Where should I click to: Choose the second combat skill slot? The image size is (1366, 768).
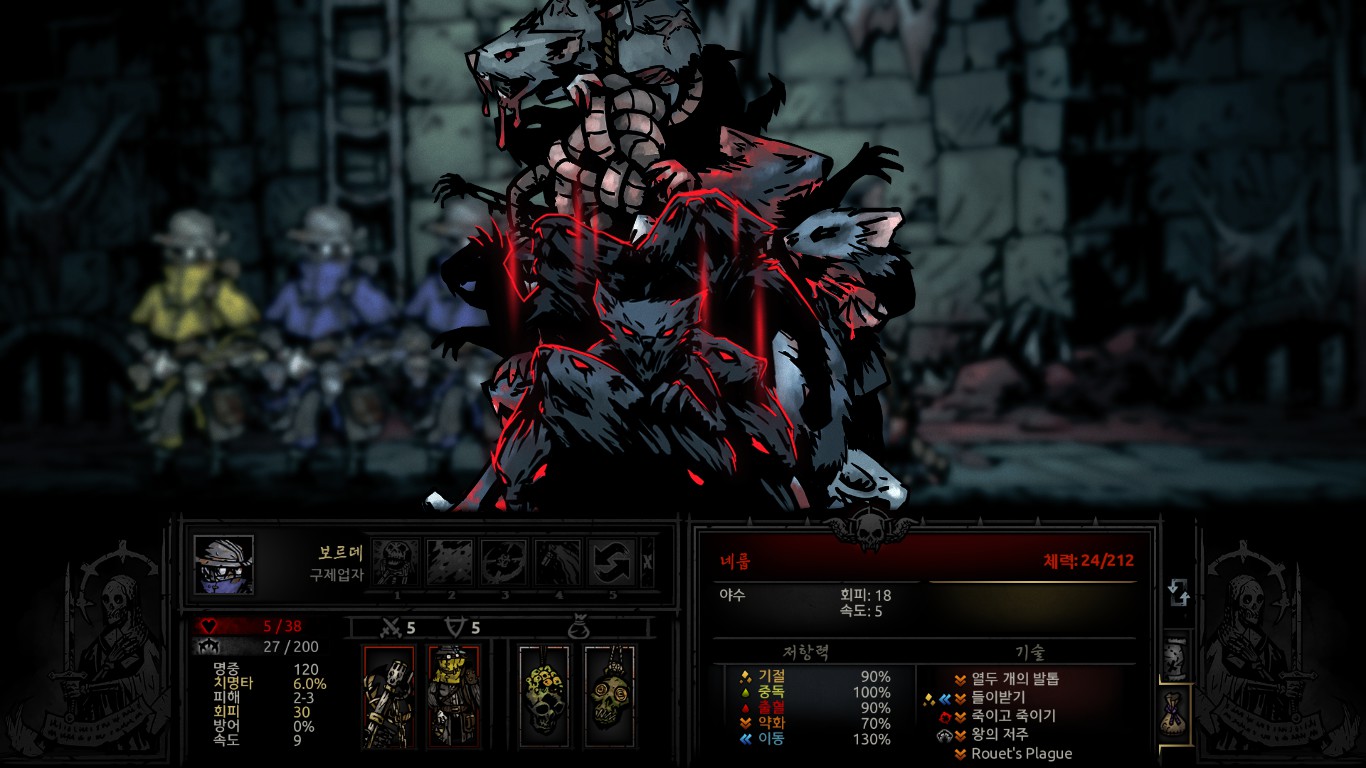click(450, 562)
